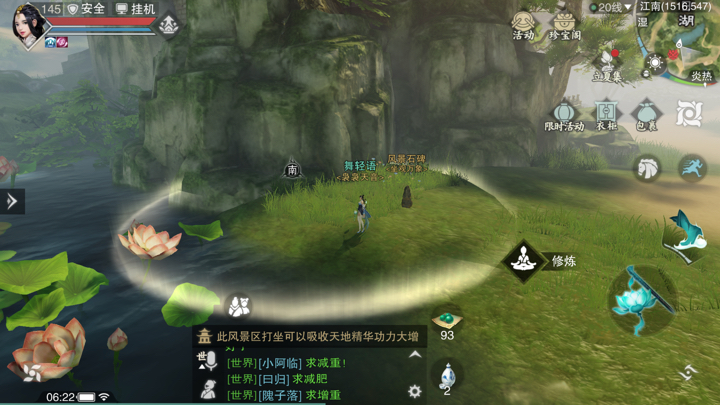Click the horse mount icon
Screen dimensions: 720x405
(648, 168)
